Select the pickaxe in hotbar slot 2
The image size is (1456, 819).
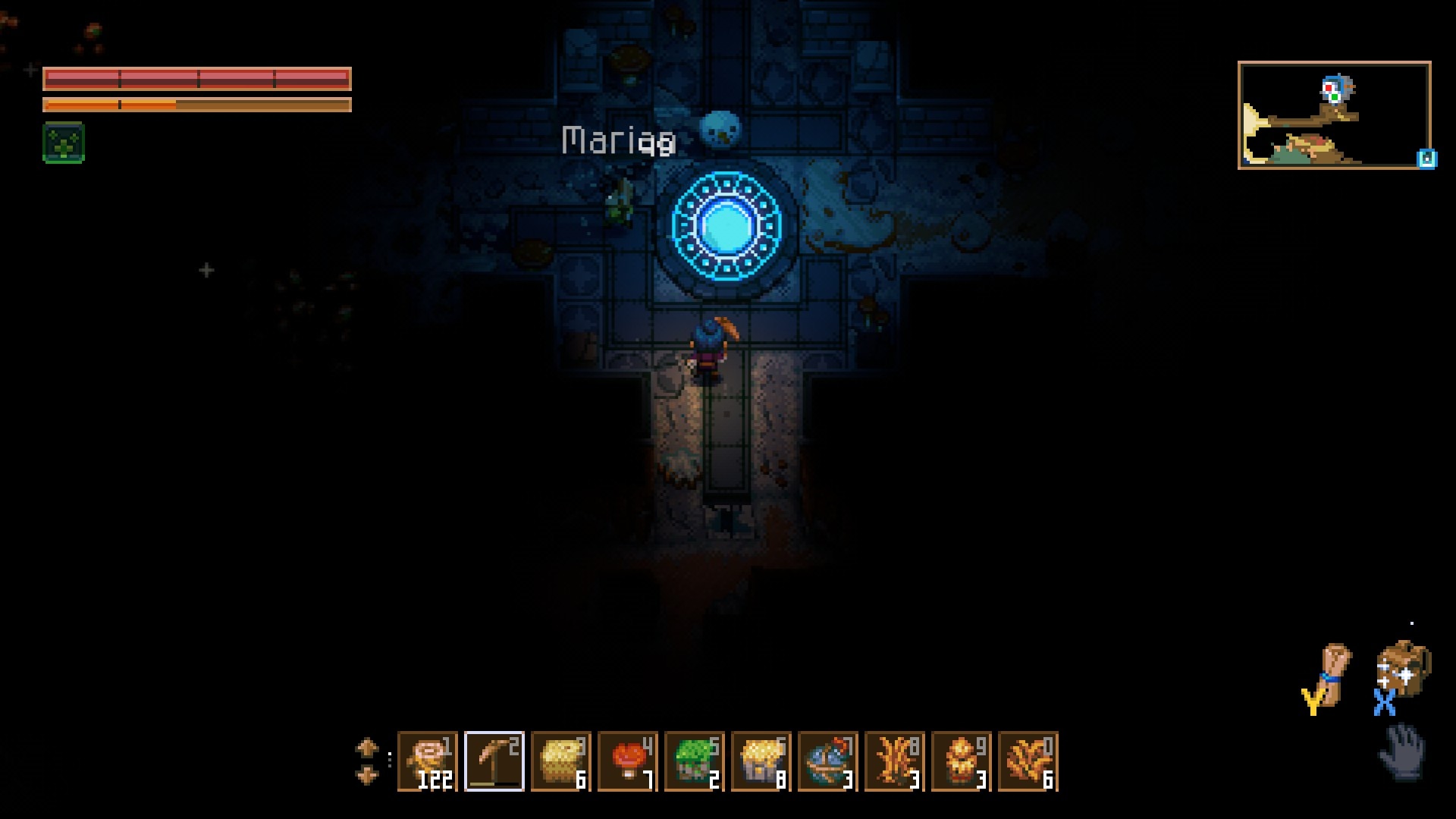(494, 761)
